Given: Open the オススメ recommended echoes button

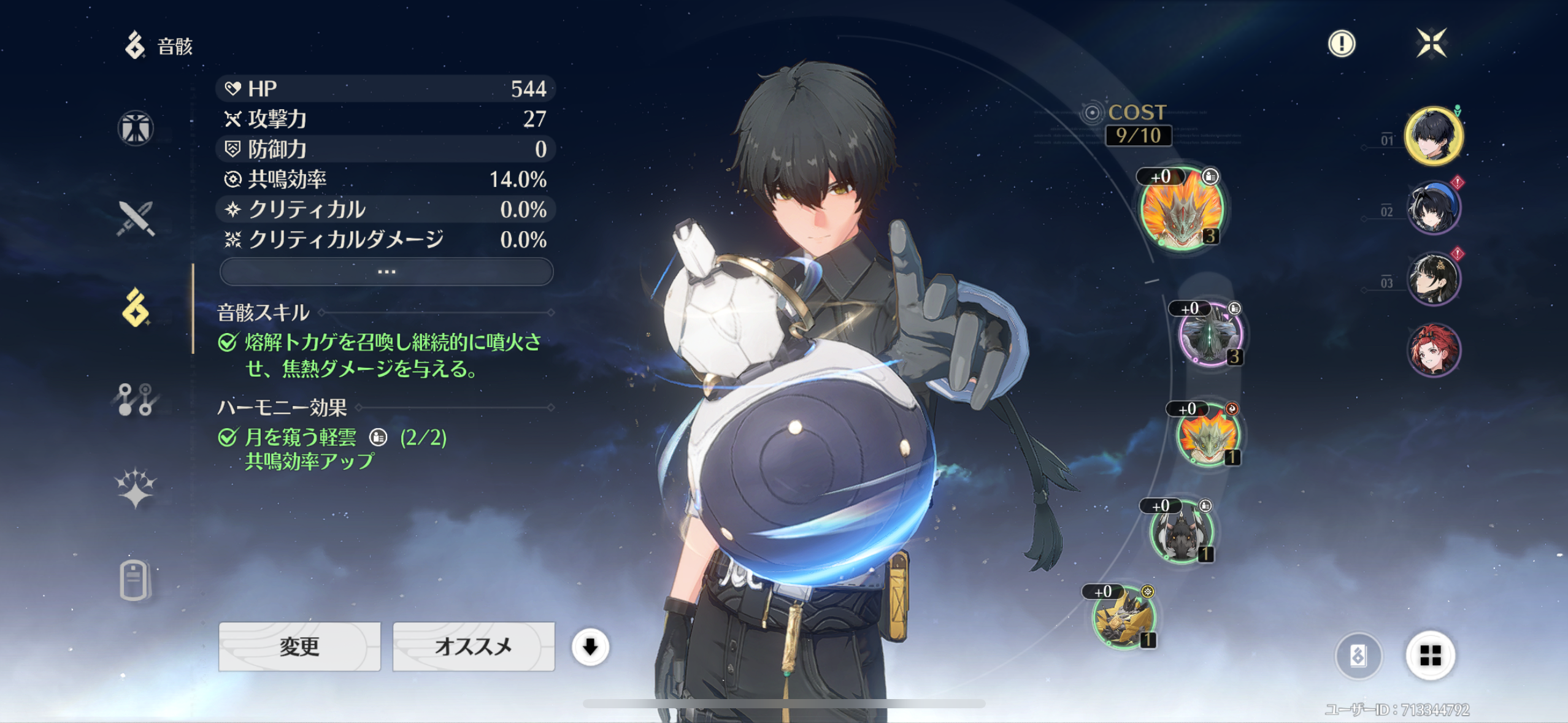Looking at the screenshot, I should (x=473, y=646).
